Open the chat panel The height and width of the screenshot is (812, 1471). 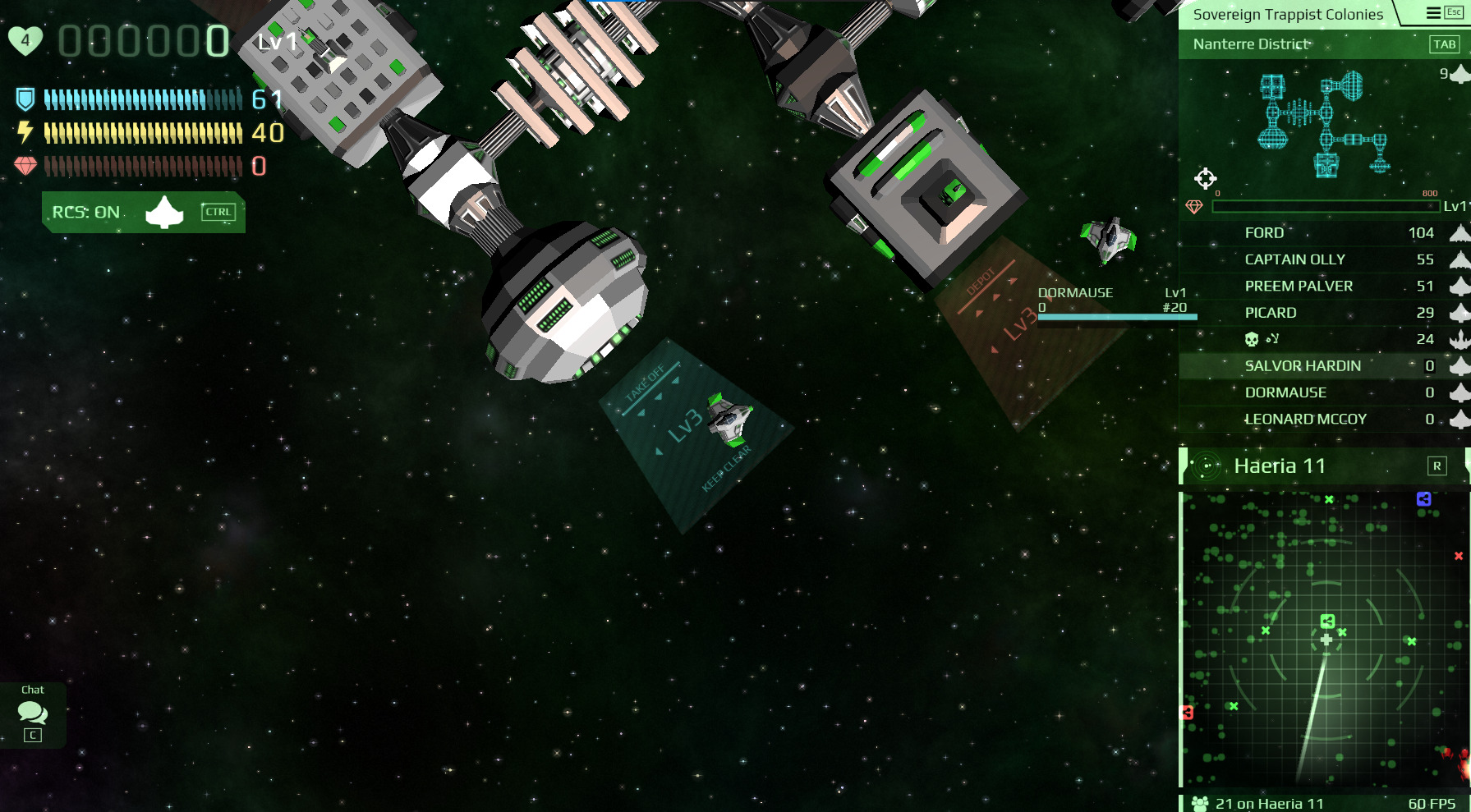[33, 713]
